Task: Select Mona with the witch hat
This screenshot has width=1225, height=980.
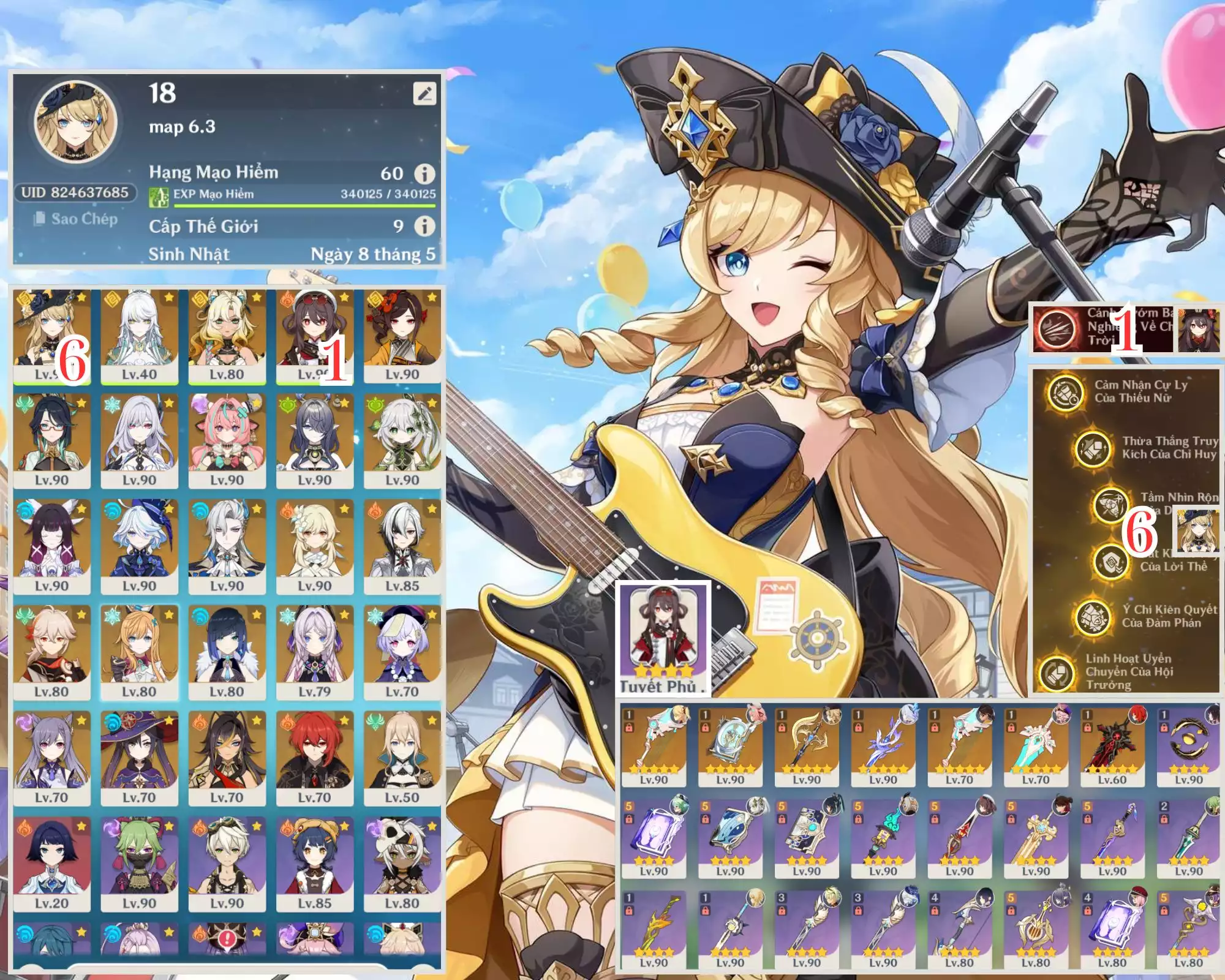Action: [139, 759]
